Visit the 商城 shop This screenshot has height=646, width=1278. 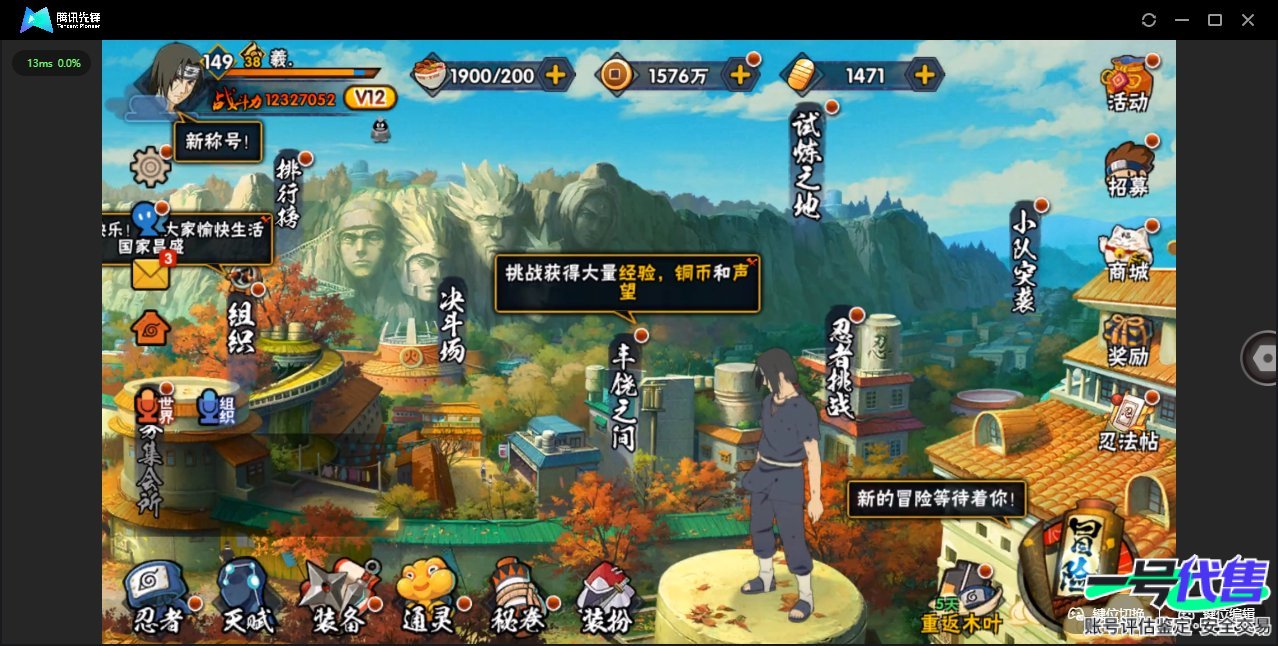1127,254
